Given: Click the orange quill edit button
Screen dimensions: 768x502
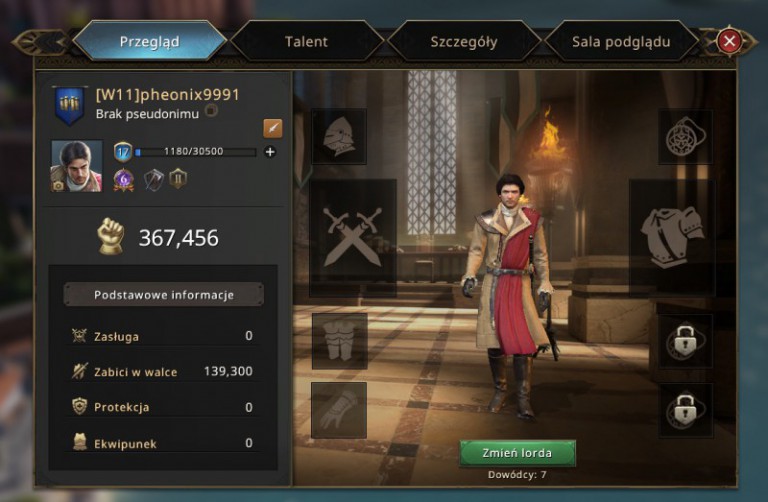Looking at the screenshot, I should [x=273, y=128].
